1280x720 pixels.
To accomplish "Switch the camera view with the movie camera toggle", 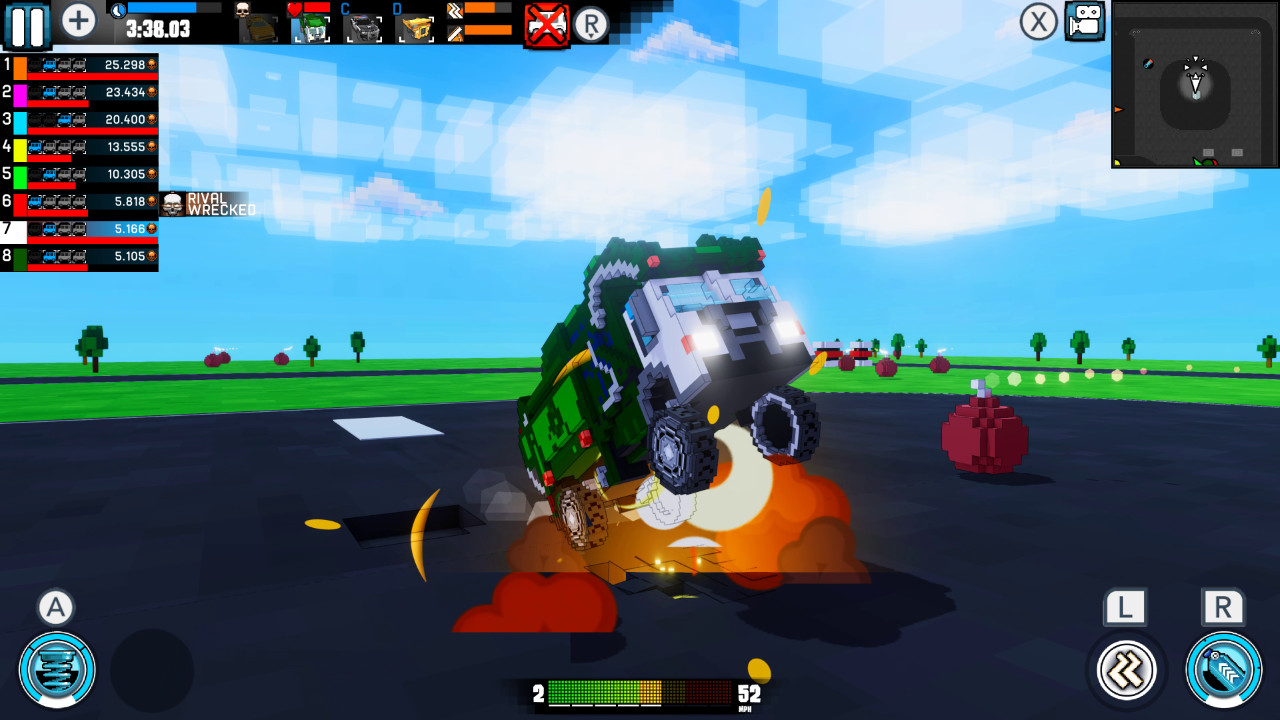I will tap(1083, 21).
